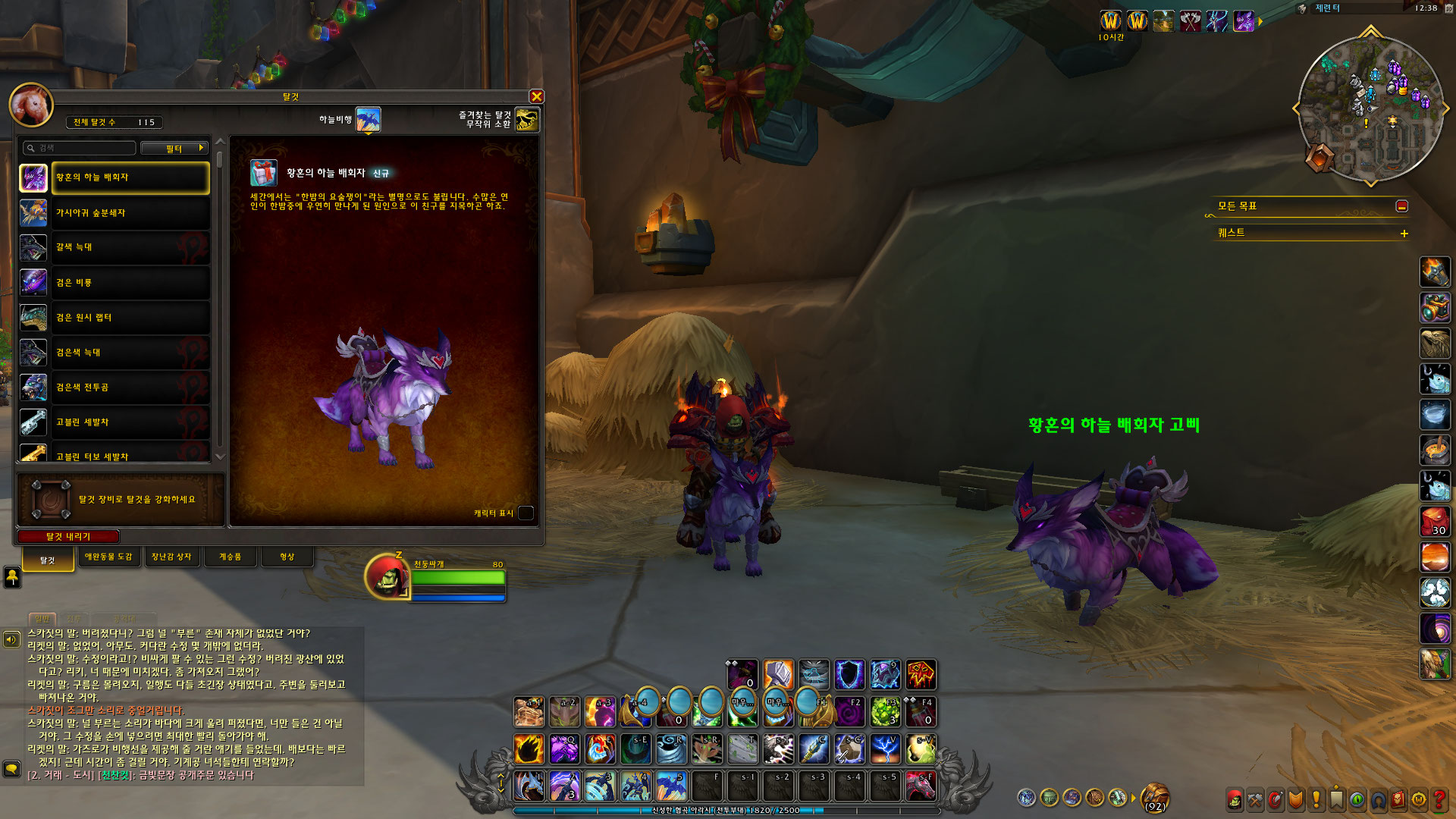Open the character info panel icon
Screen dimensions: 1456x819
coord(1235,799)
